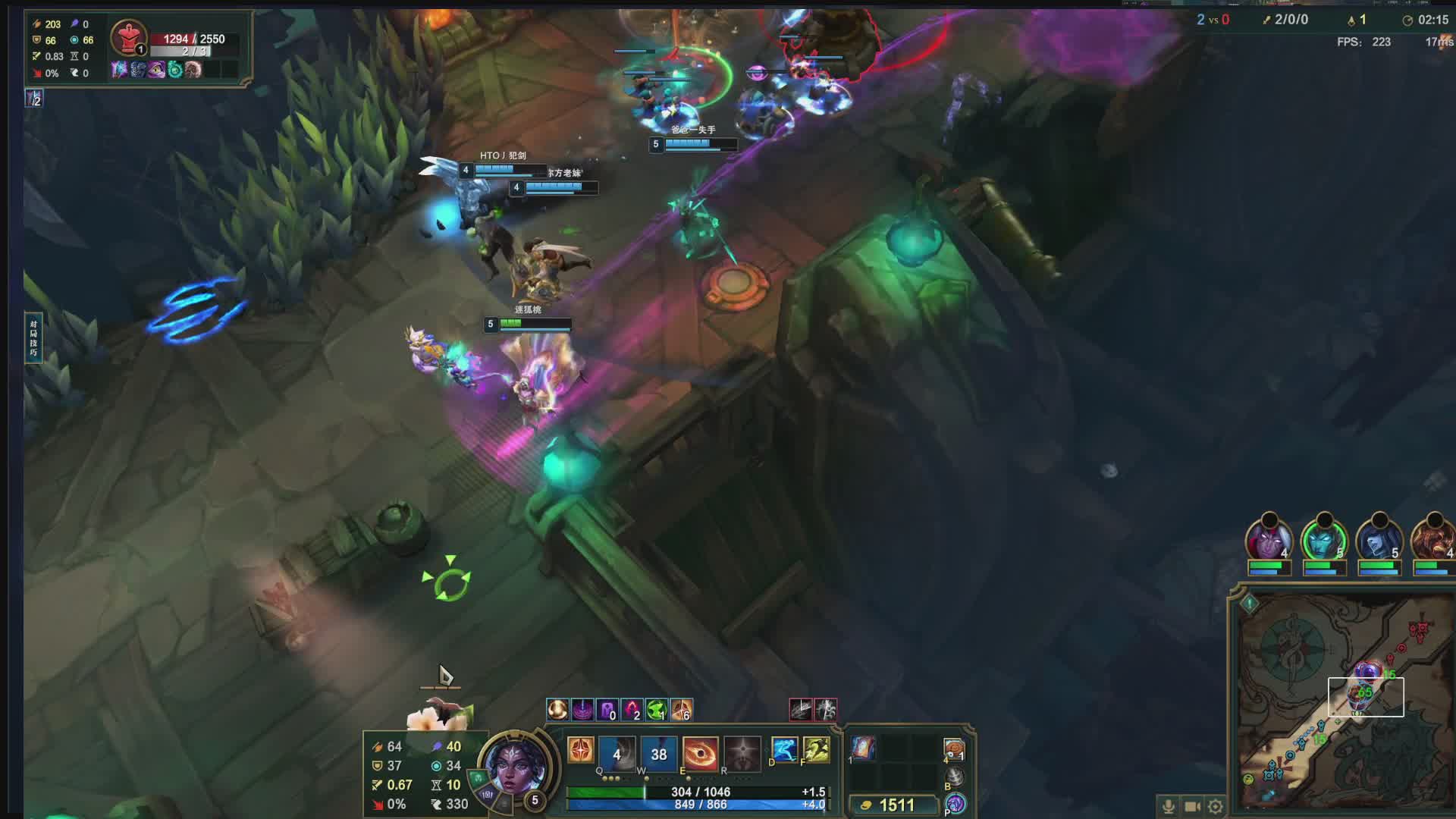Use the Ghost summoner spell
The width and height of the screenshot is (1456, 819).
click(784, 750)
